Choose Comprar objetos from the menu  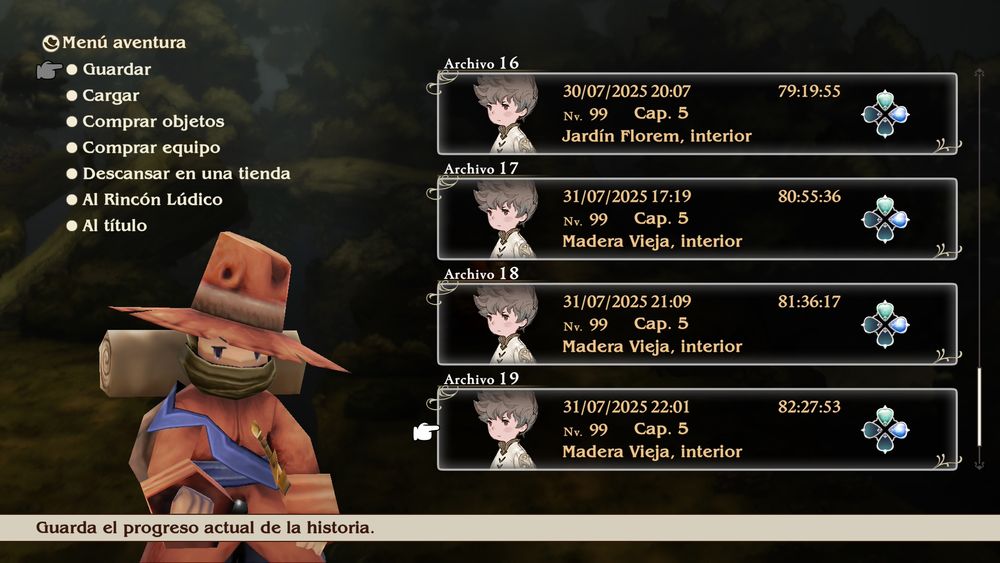(x=152, y=122)
